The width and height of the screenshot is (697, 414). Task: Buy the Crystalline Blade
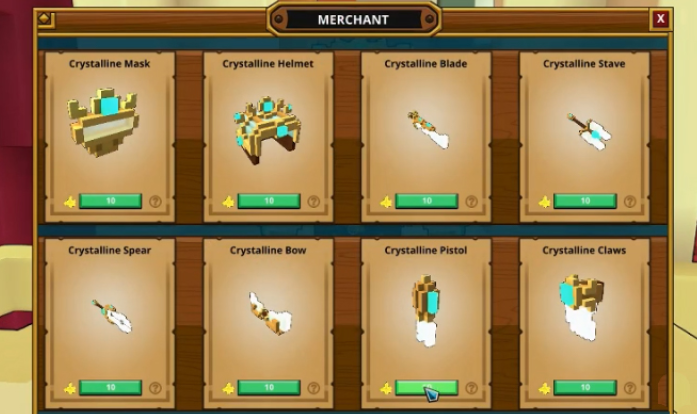426,201
